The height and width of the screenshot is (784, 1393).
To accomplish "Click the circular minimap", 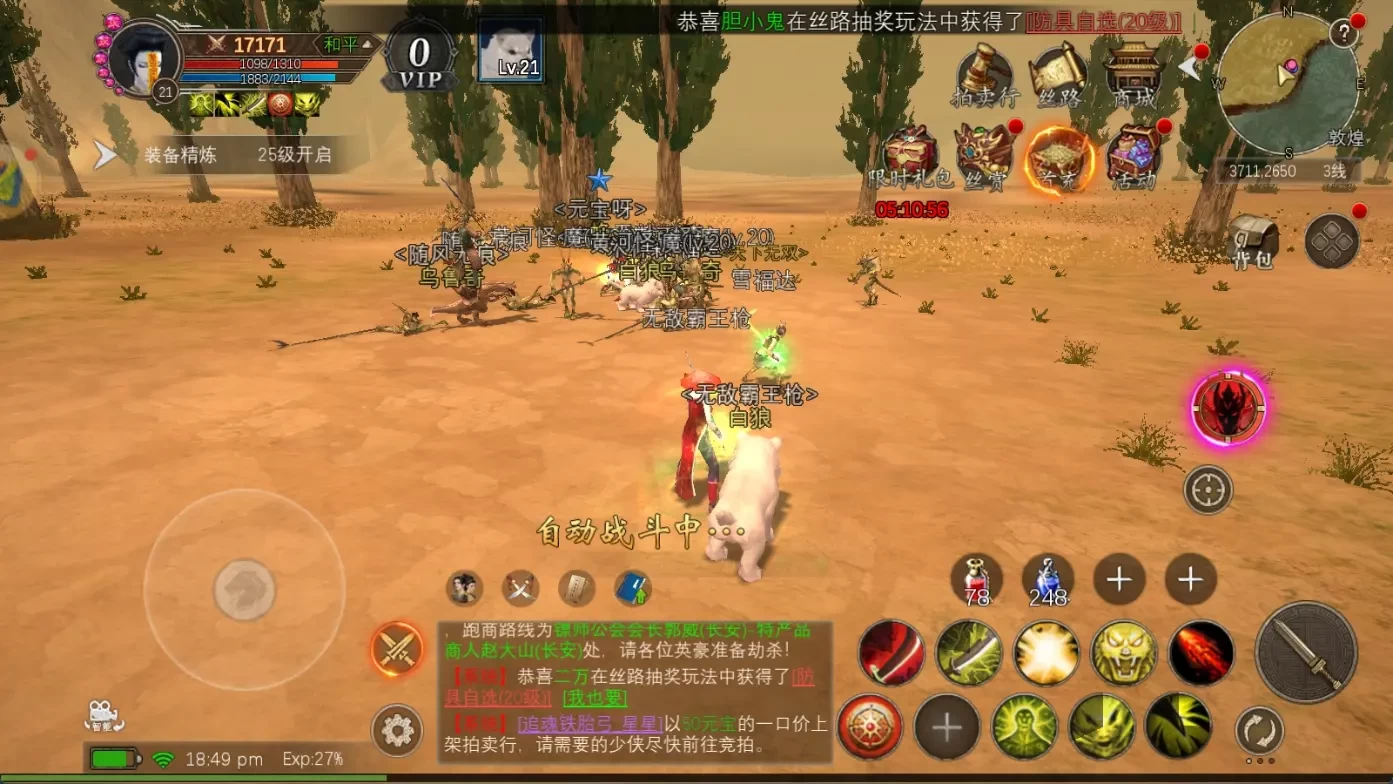I will tap(1288, 84).
